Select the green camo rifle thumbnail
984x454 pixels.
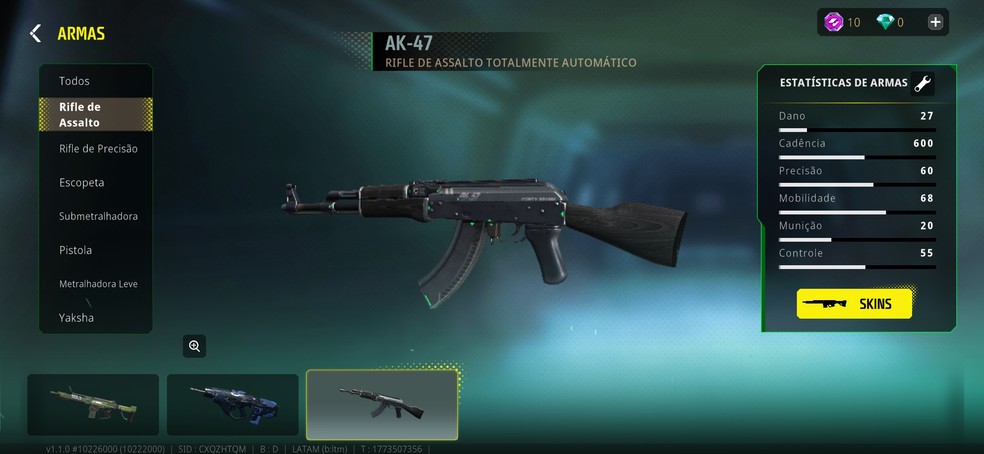[x=93, y=405]
